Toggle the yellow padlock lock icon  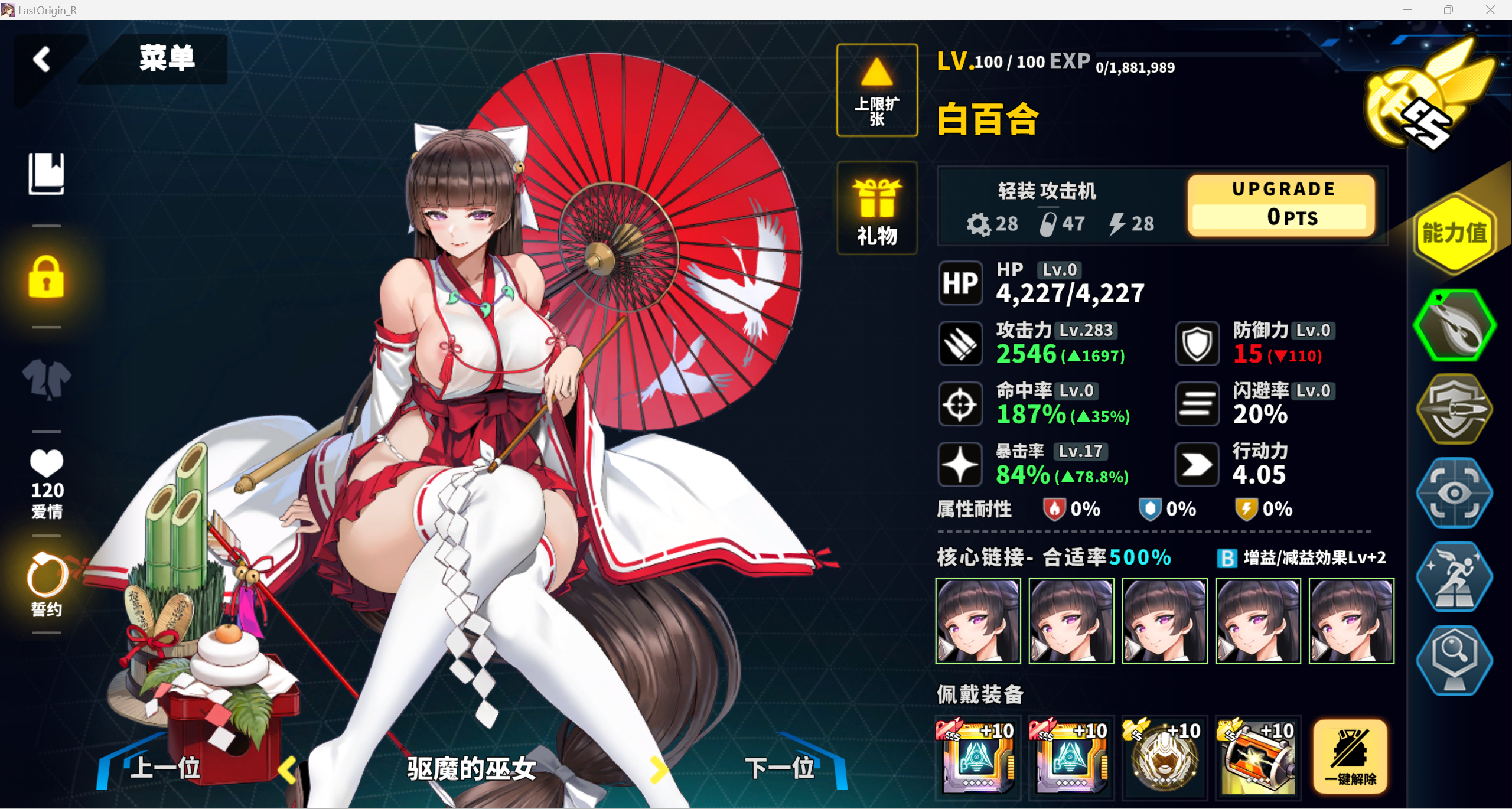coord(46,277)
